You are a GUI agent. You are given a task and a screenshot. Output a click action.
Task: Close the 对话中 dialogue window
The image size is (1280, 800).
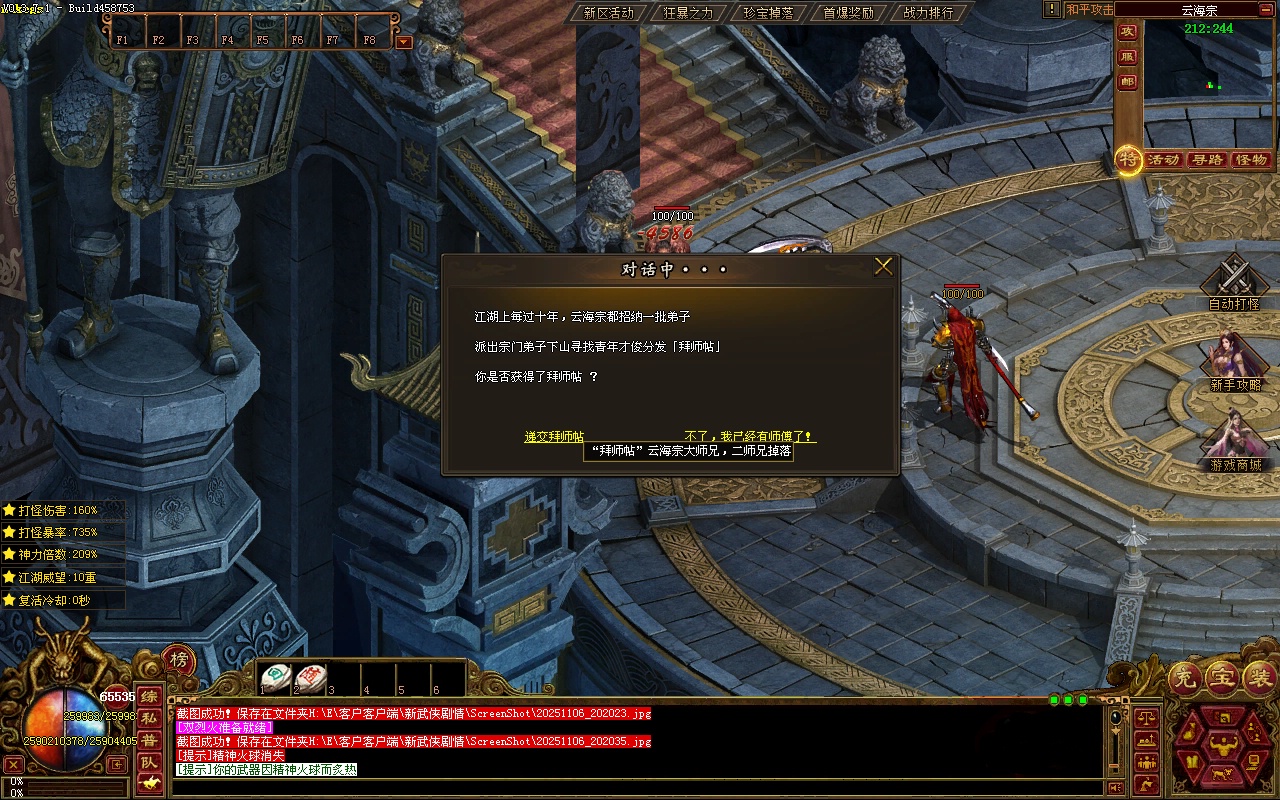pyautogui.click(x=883, y=267)
